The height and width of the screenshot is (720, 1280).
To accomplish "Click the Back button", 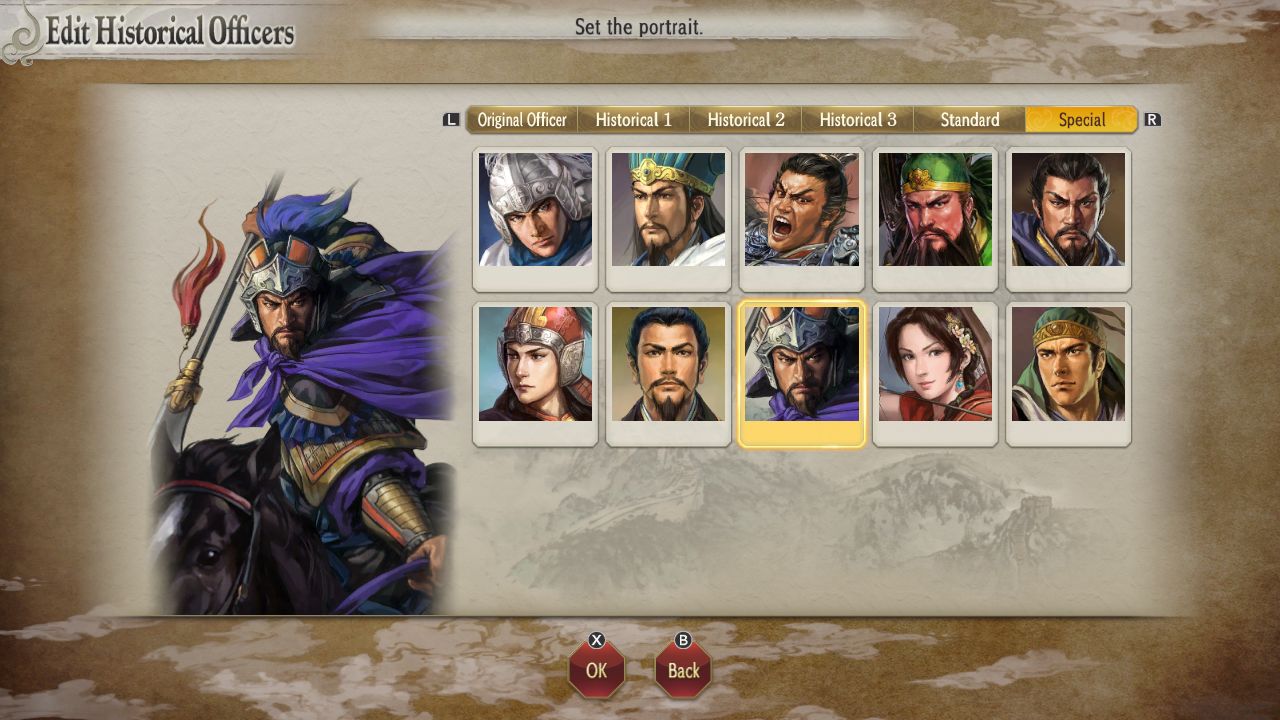I will (682, 671).
